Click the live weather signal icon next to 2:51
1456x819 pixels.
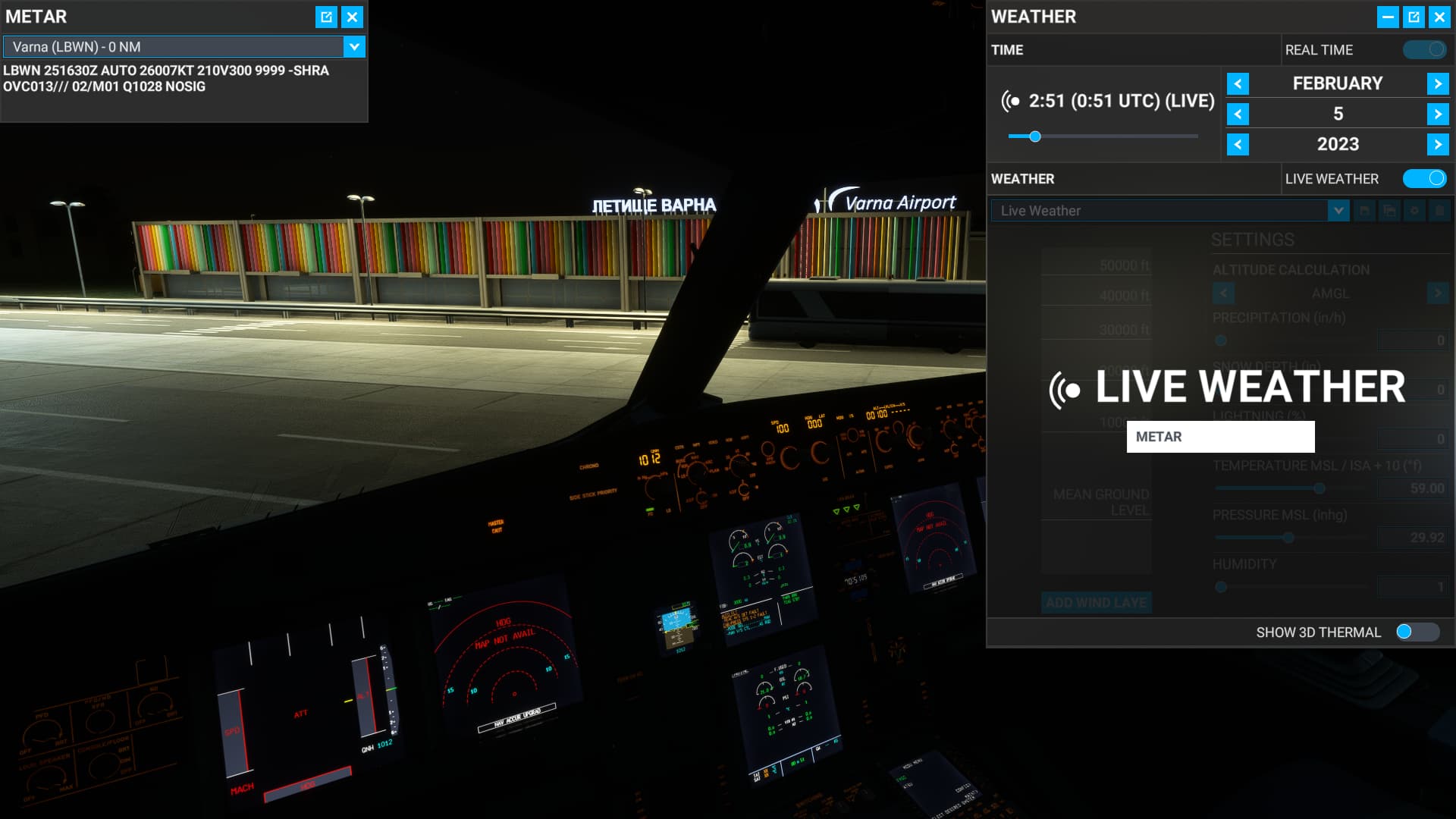(x=1012, y=99)
